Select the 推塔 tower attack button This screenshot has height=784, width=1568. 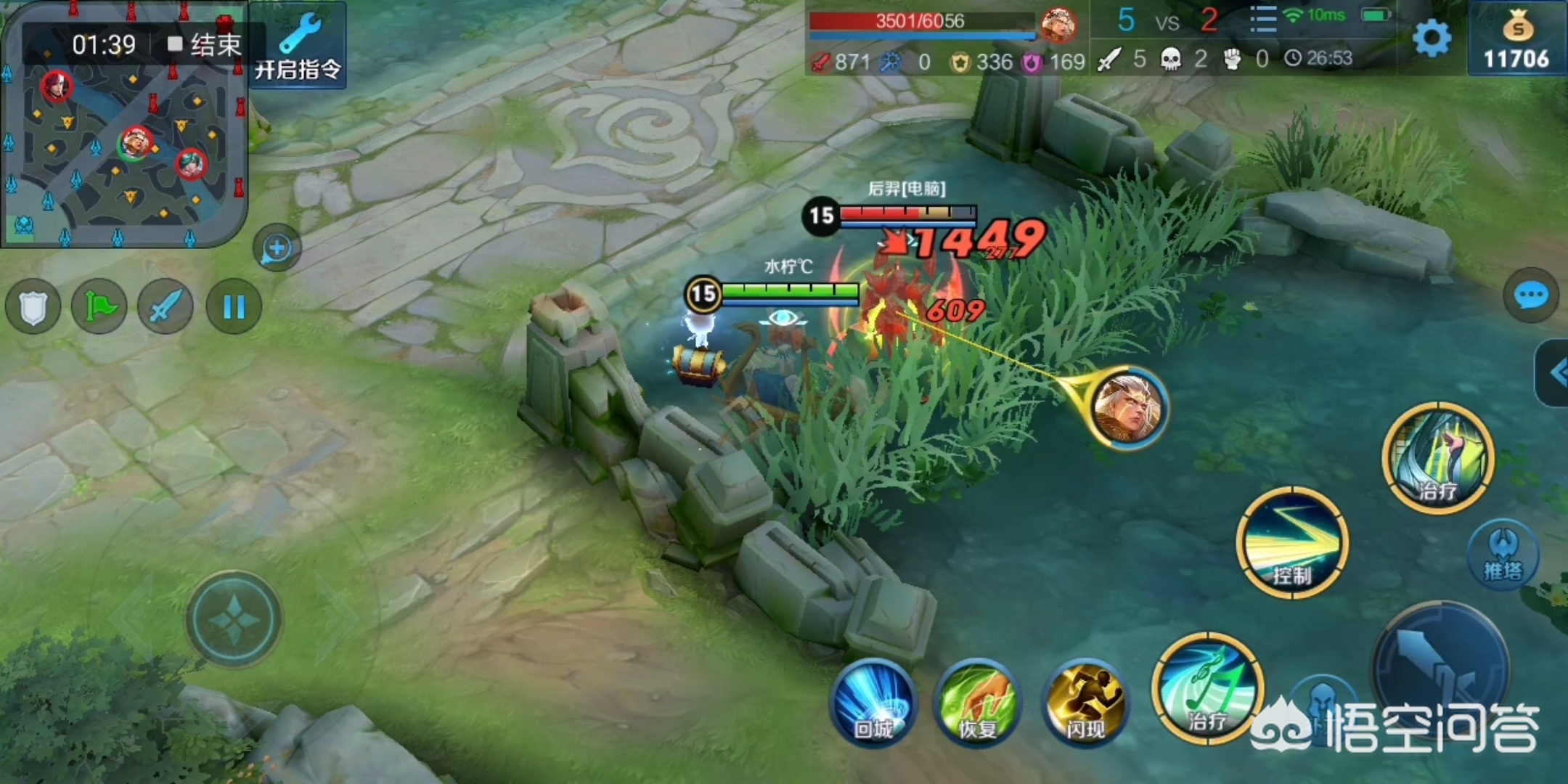[x=1503, y=555]
